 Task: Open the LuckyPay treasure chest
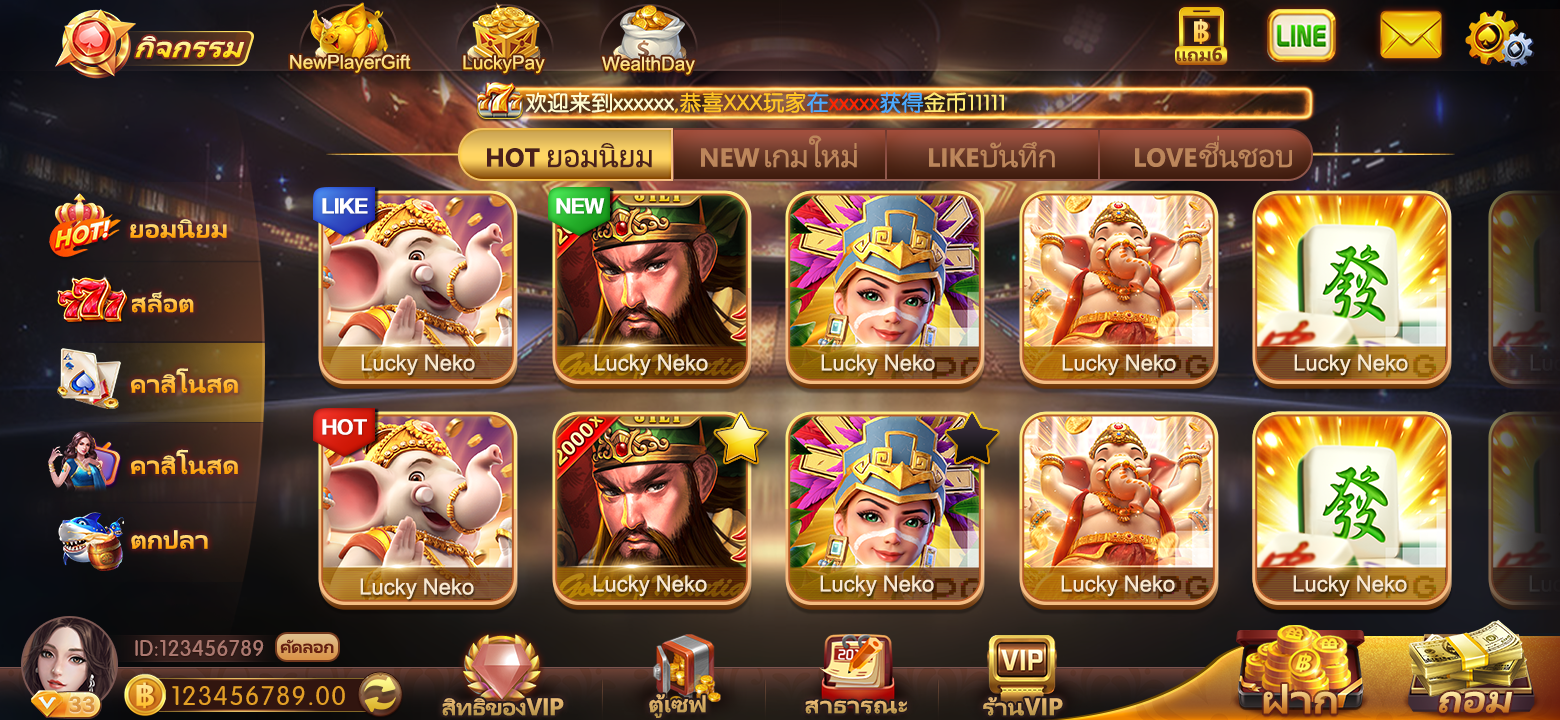pyautogui.click(x=503, y=39)
